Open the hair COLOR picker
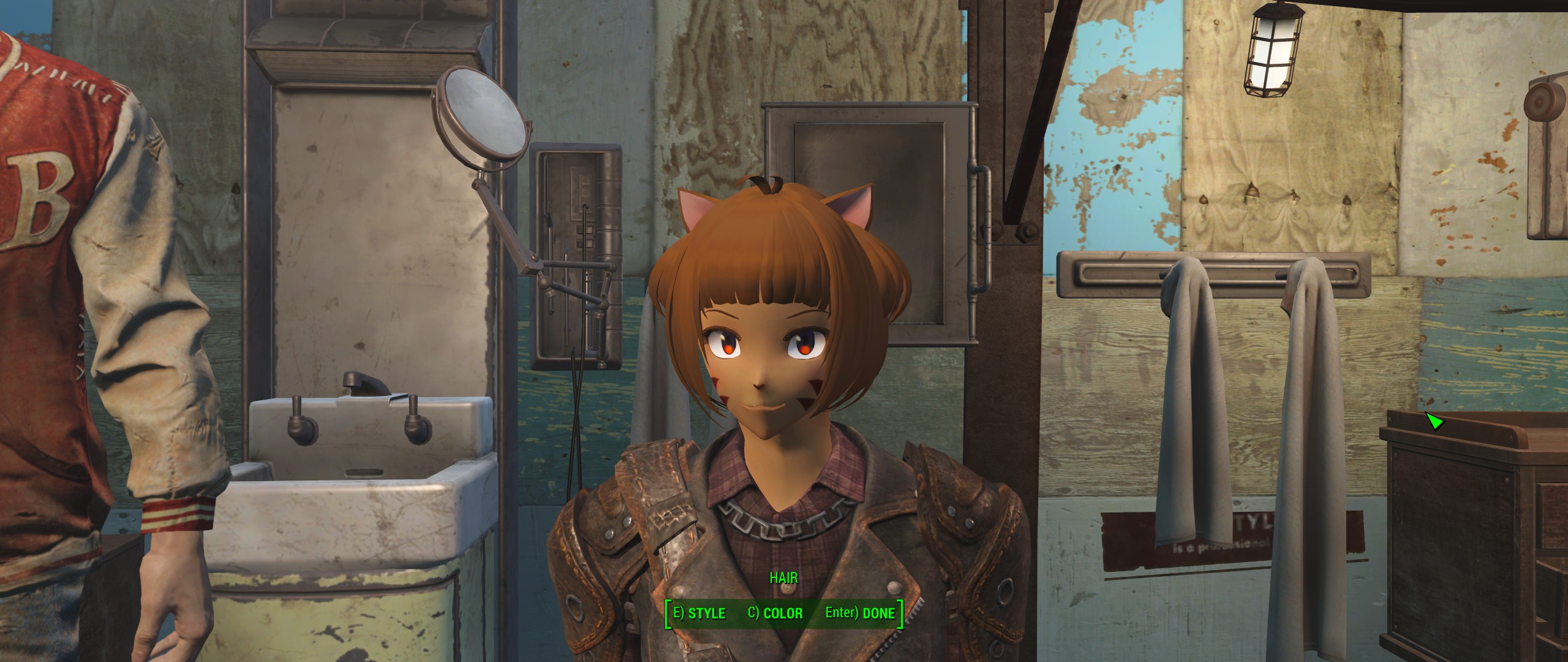Image resolution: width=1568 pixels, height=662 pixels. point(777,612)
